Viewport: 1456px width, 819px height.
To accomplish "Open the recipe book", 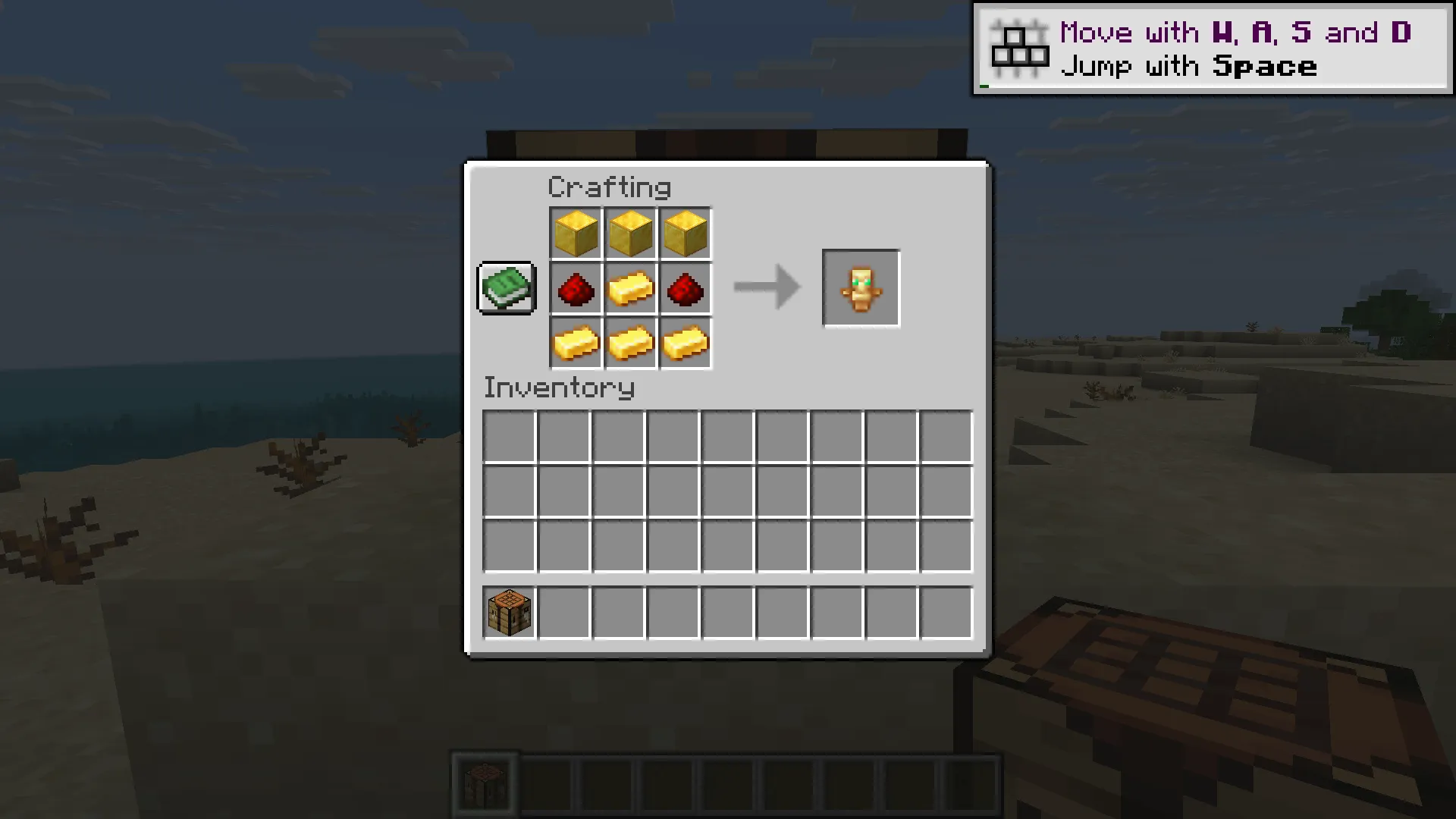I will click(506, 288).
